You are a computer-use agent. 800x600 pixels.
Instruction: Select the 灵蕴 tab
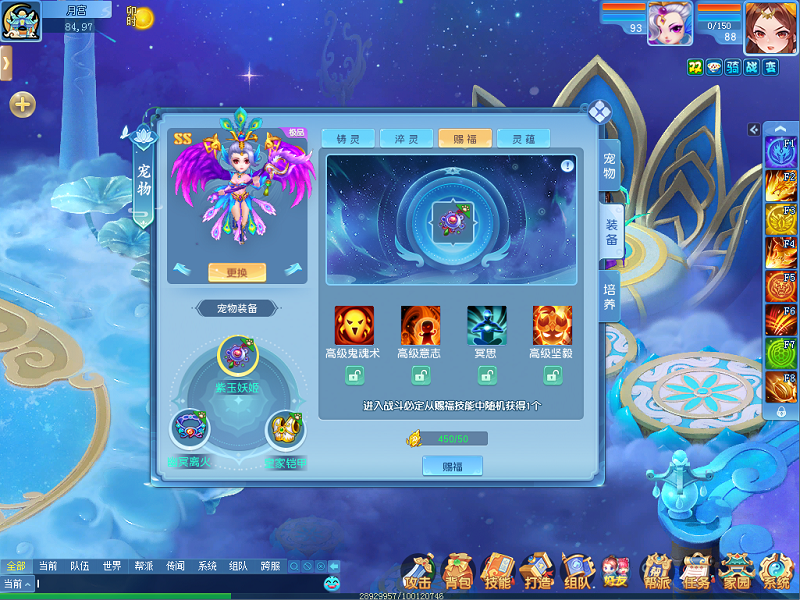[x=523, y=139]
